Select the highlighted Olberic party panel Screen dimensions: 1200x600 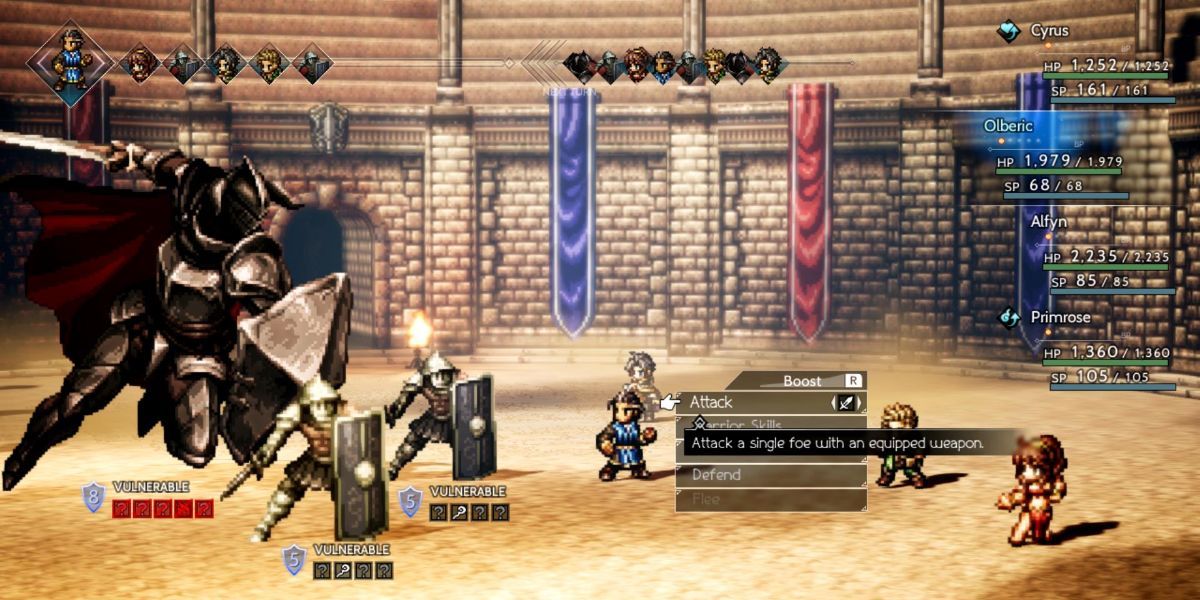click(x=1060, y=127)
